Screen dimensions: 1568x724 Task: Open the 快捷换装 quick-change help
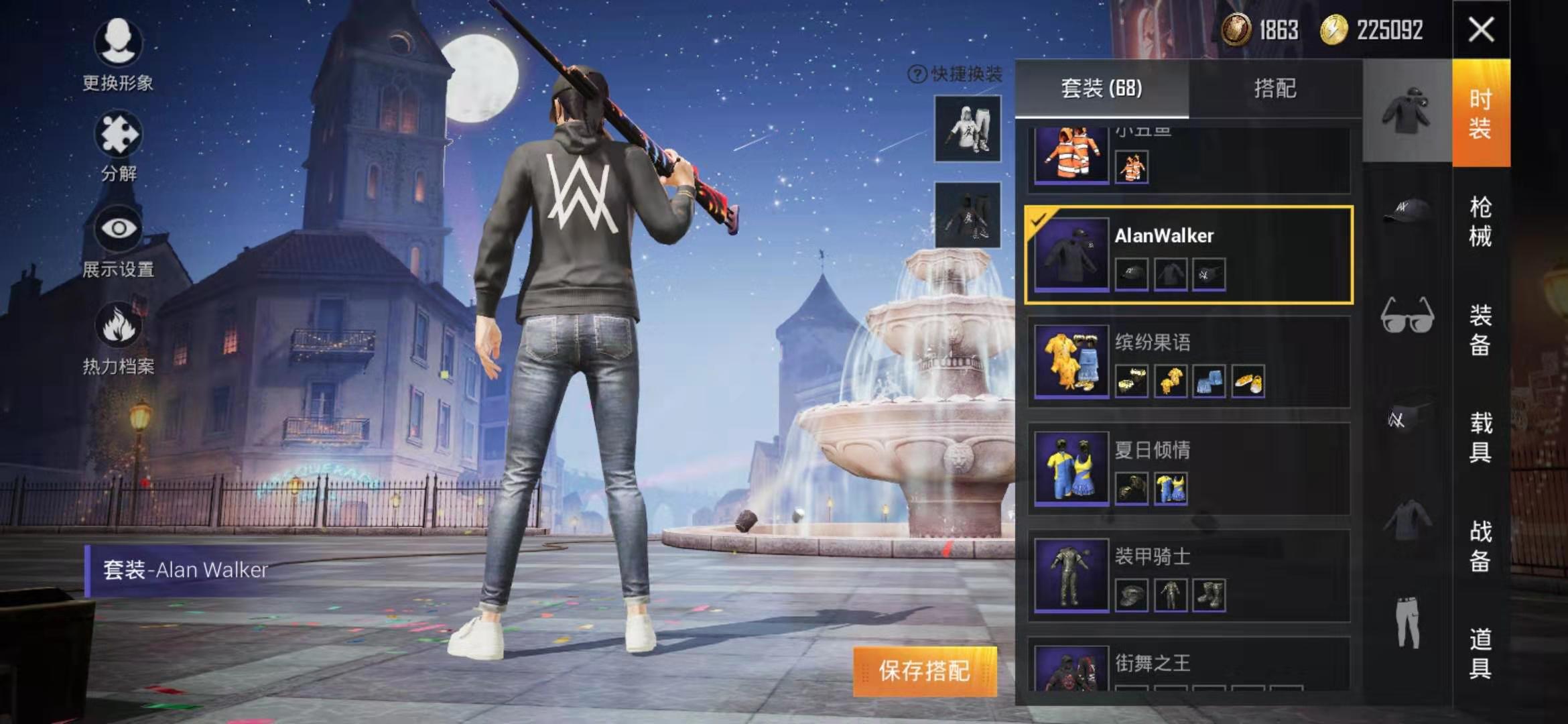coord(917,74)
